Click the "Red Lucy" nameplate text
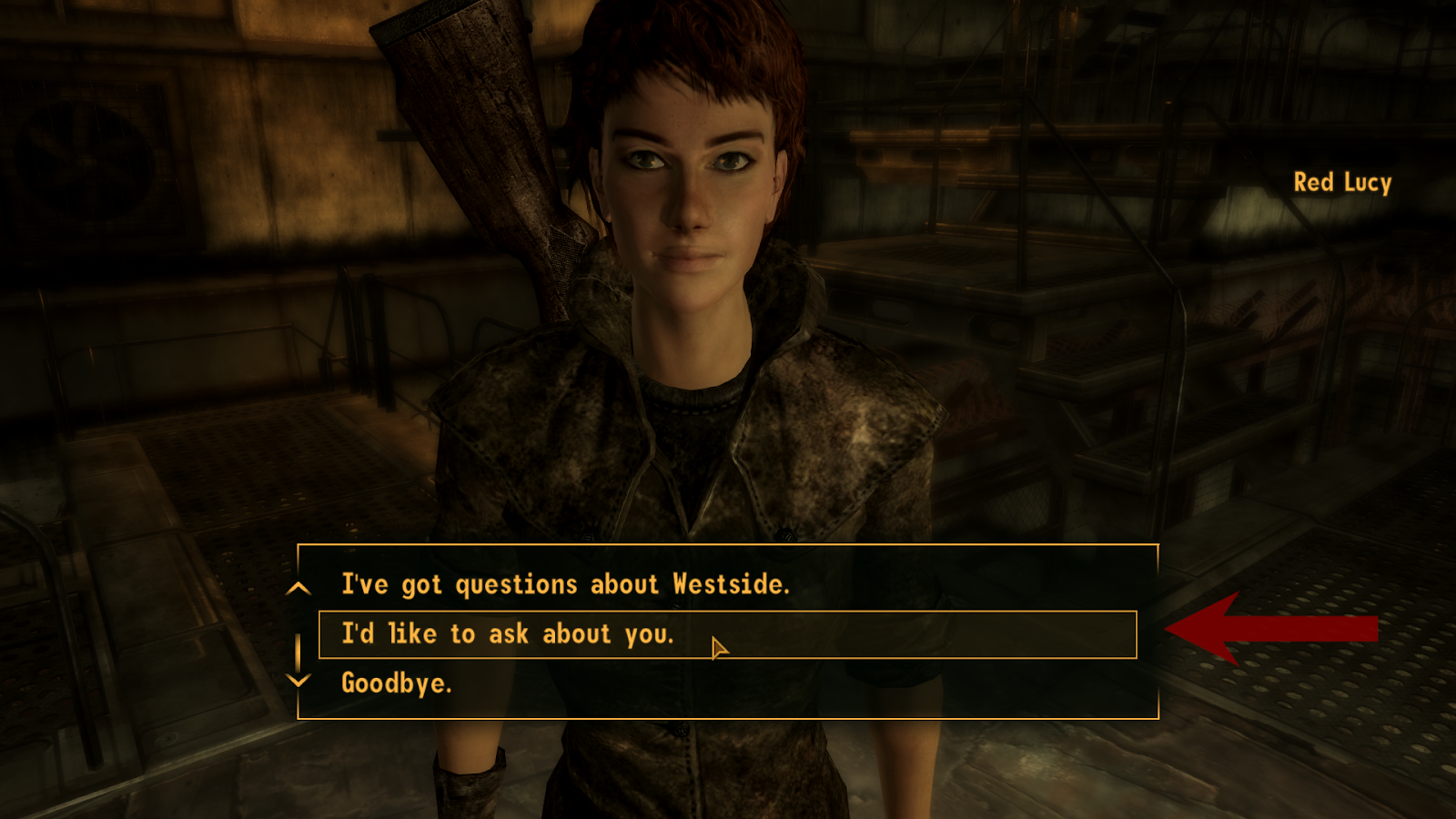This screenshot has width=1456, height=819. pos(1343,184)
